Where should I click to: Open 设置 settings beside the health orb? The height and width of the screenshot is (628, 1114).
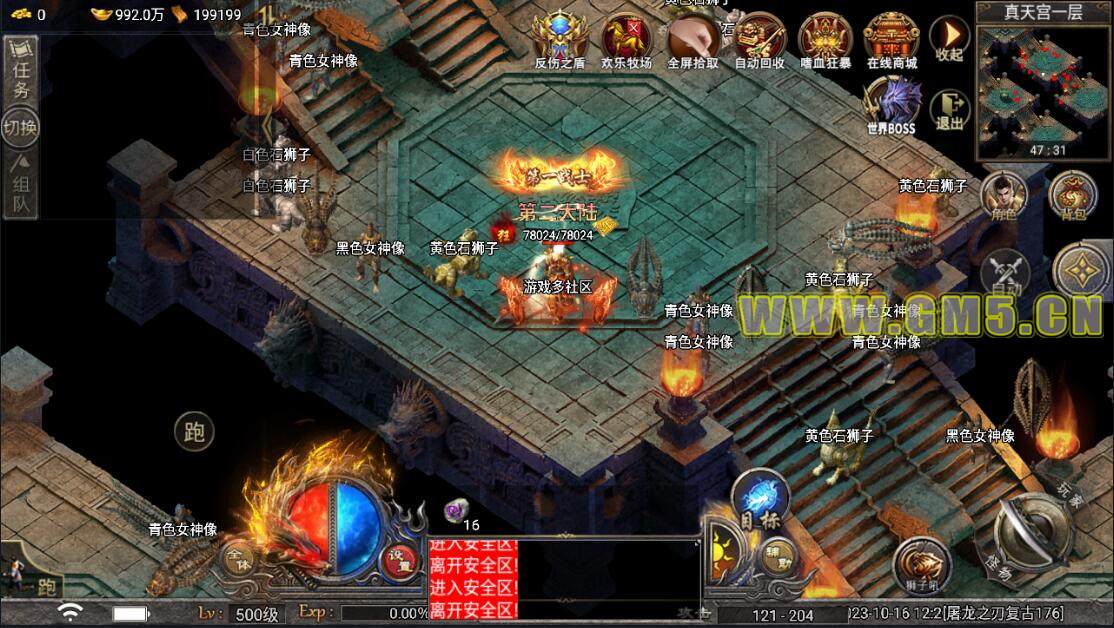click(x=399, y=559)
